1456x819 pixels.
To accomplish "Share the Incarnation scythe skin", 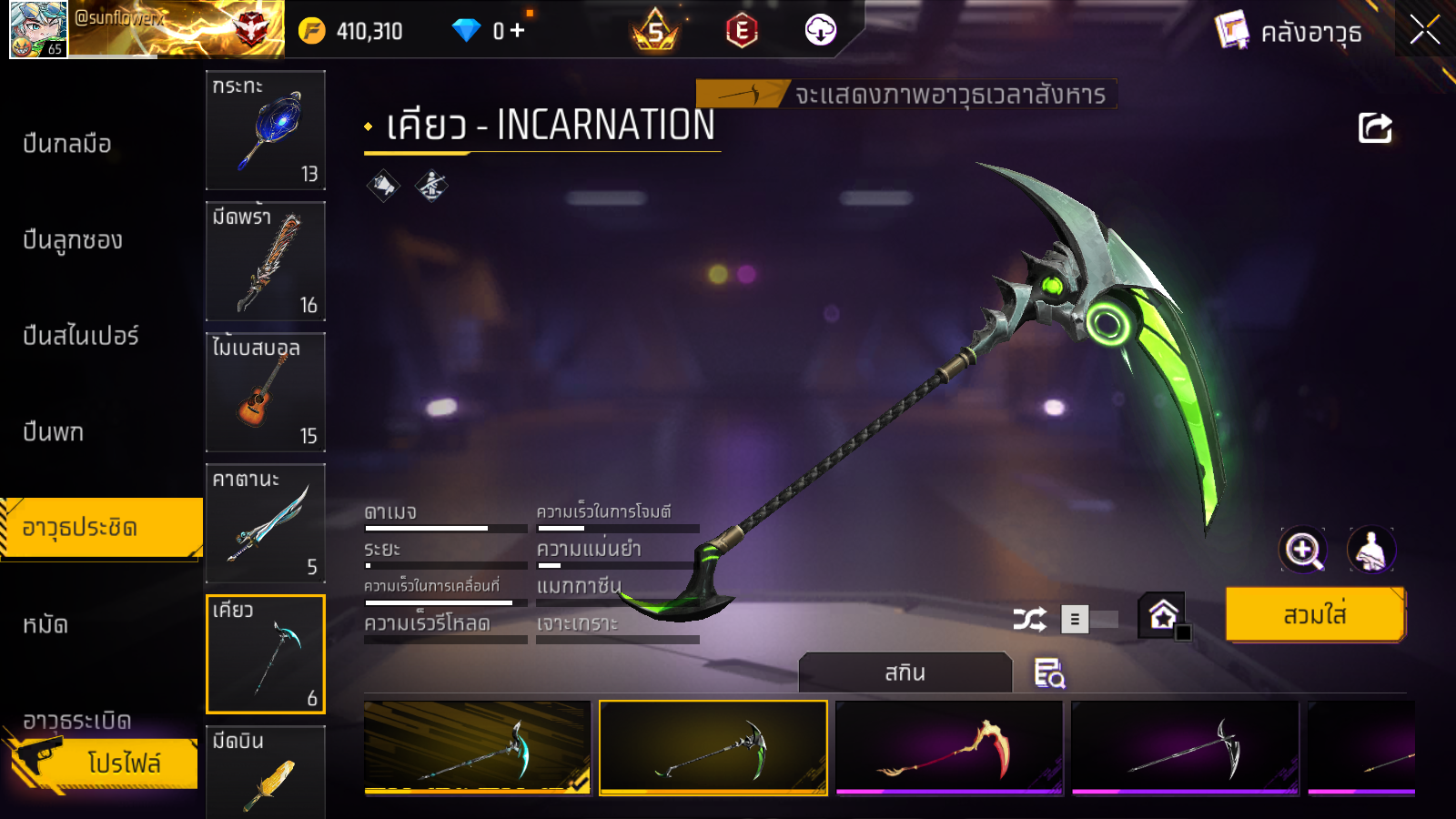I will click(1375, 128).
